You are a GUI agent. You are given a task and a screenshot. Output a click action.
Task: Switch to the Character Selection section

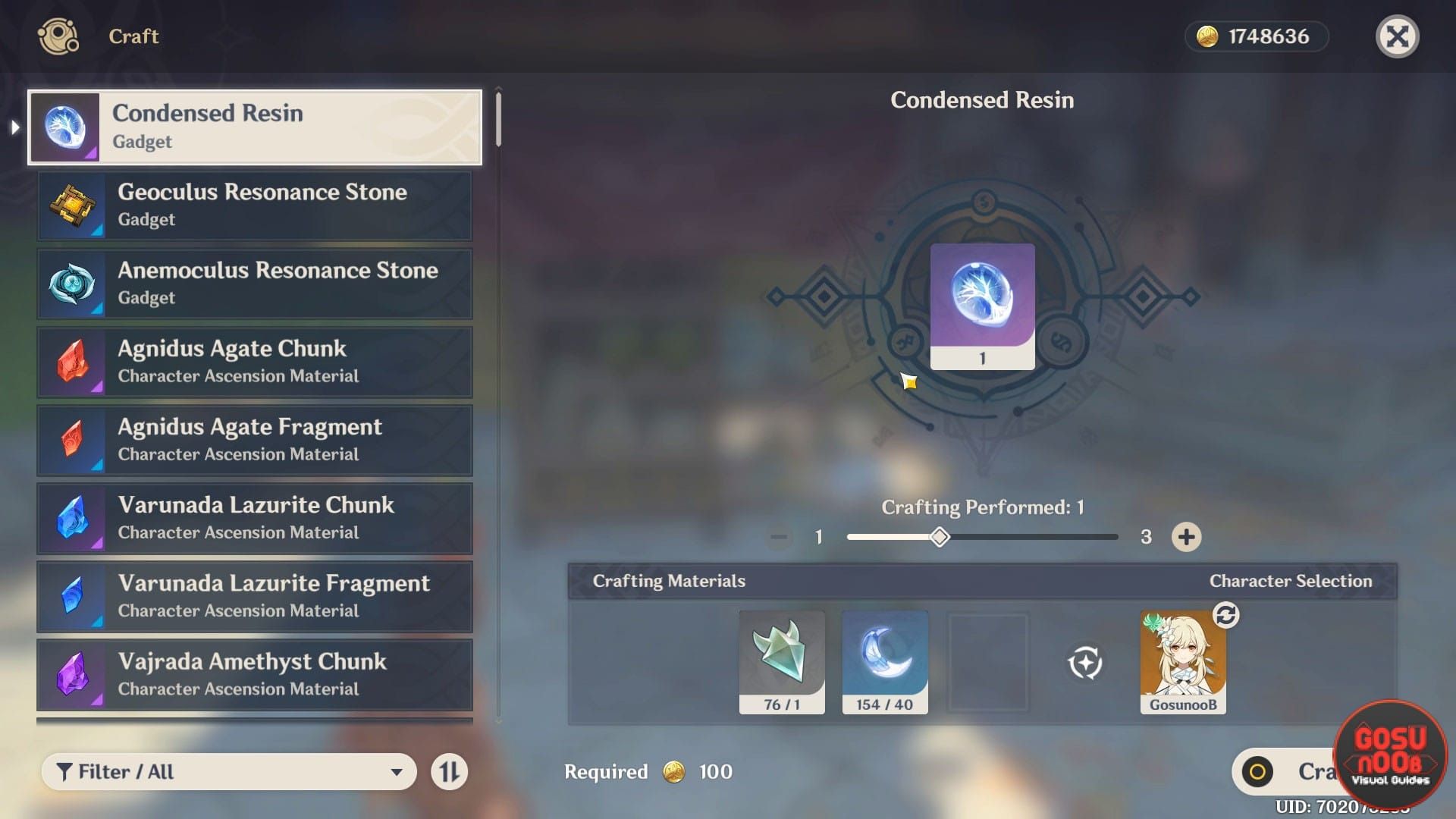[1291, 581]
